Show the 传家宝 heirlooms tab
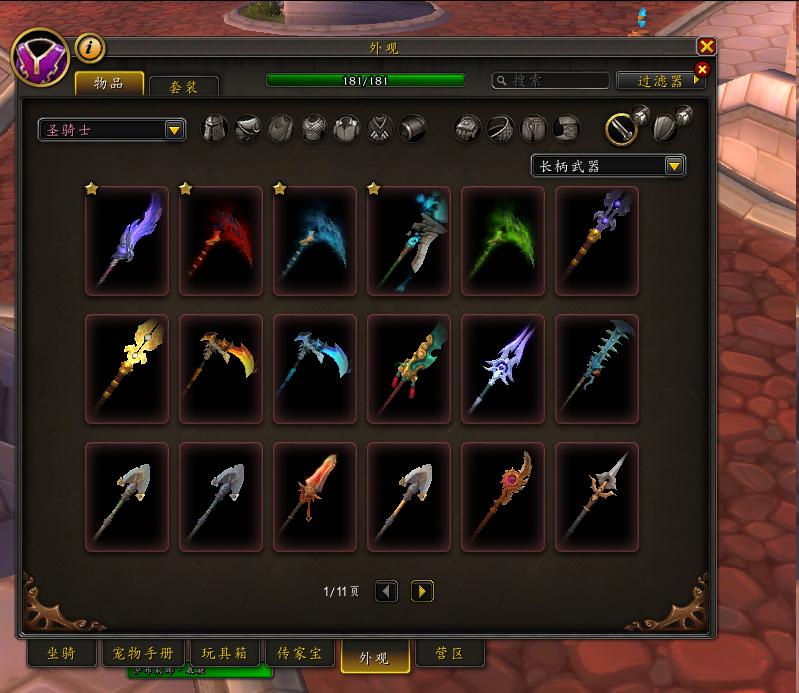 point(299,654)
